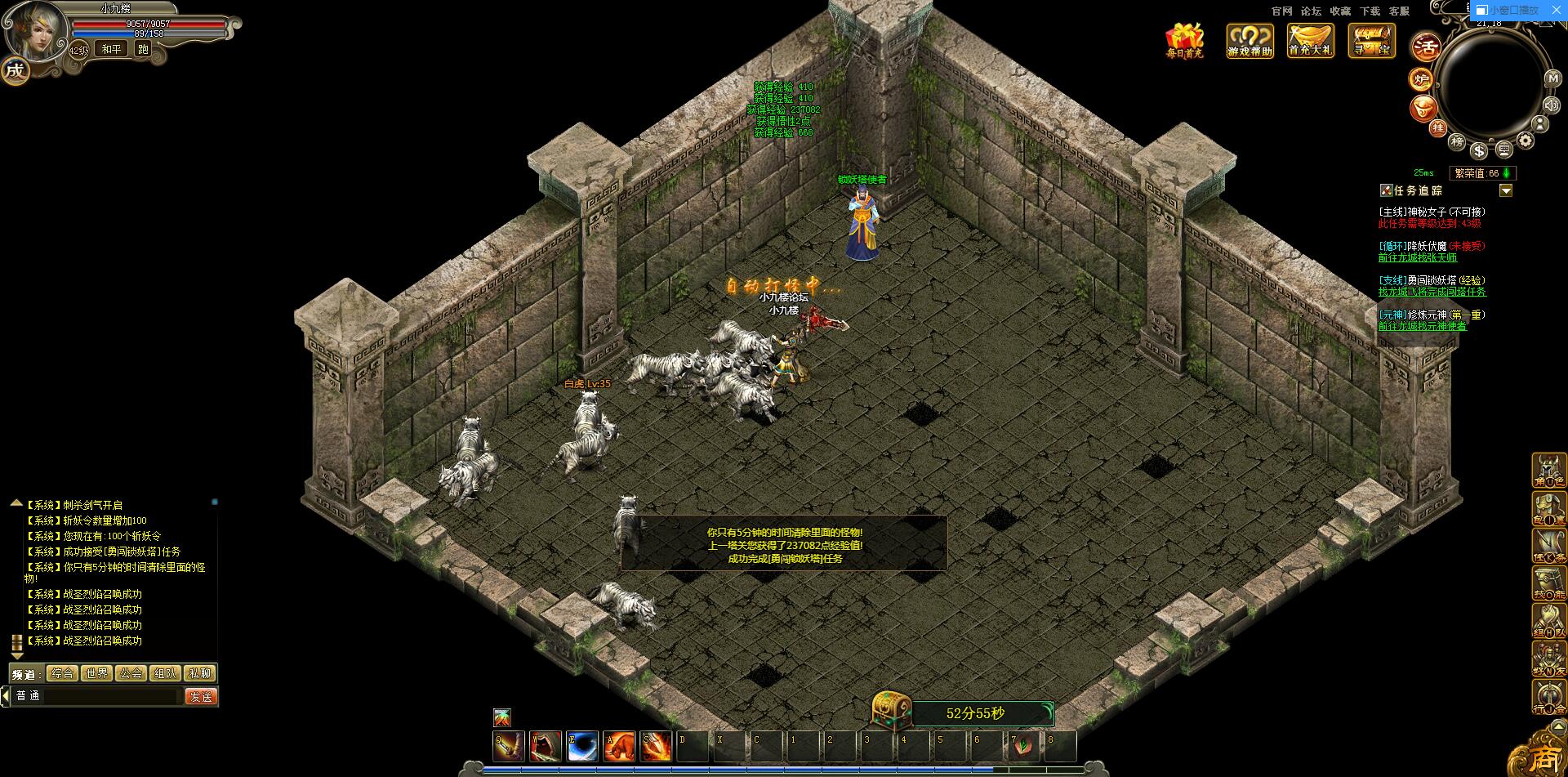Send the chat message with 发送
1568x777 pixels.
[x=201, y=696]
